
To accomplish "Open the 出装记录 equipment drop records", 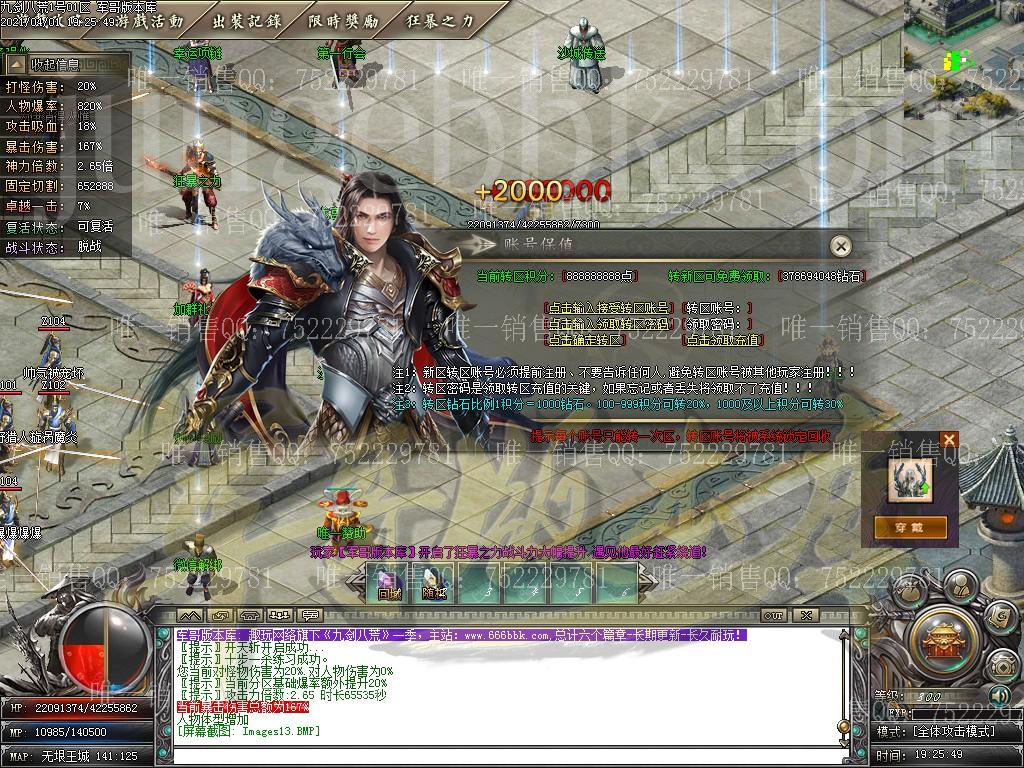I will pos(247,20).
